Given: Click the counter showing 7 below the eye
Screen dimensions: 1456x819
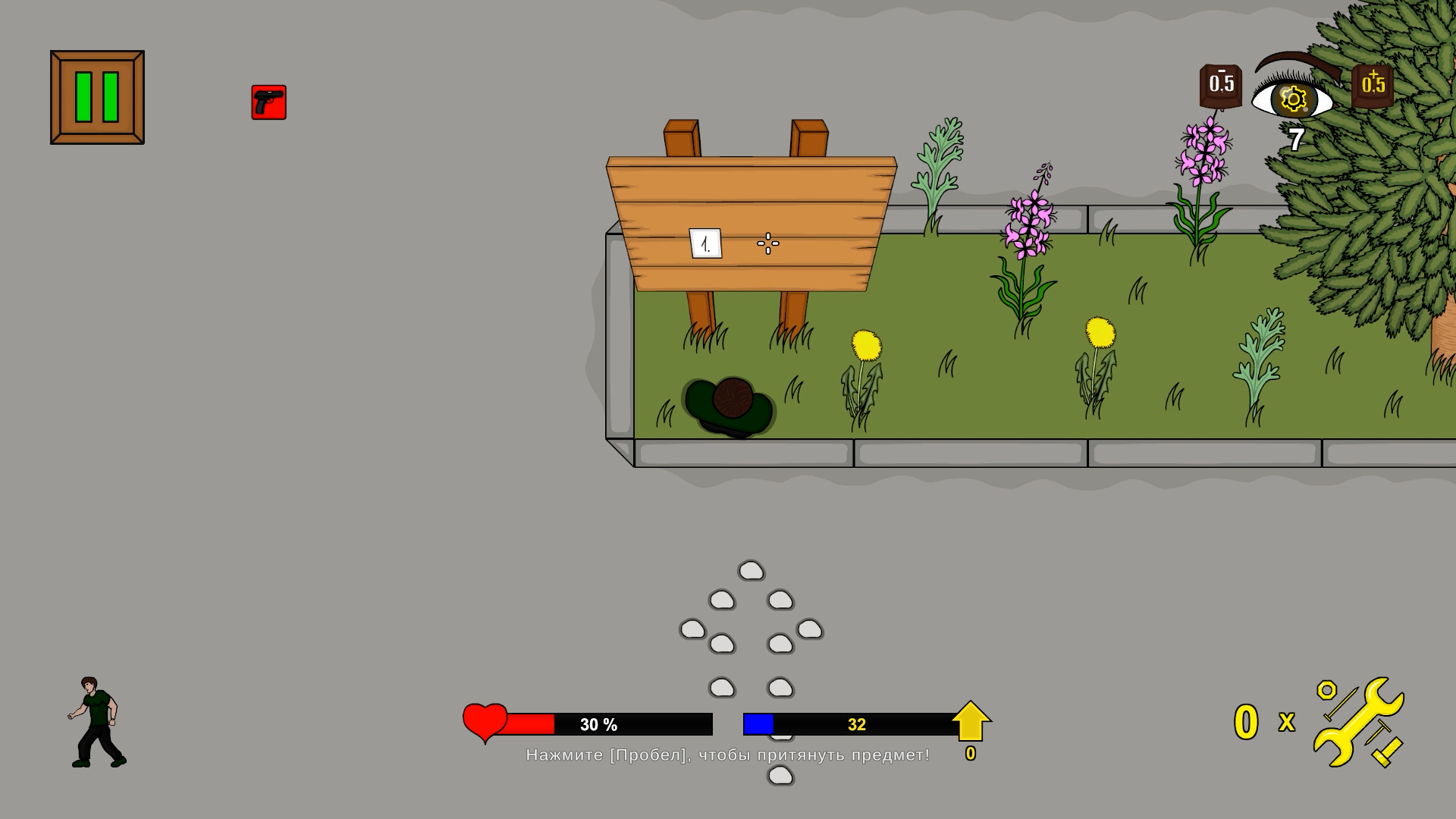Looking at the screenshot, I should (1295, 136).
